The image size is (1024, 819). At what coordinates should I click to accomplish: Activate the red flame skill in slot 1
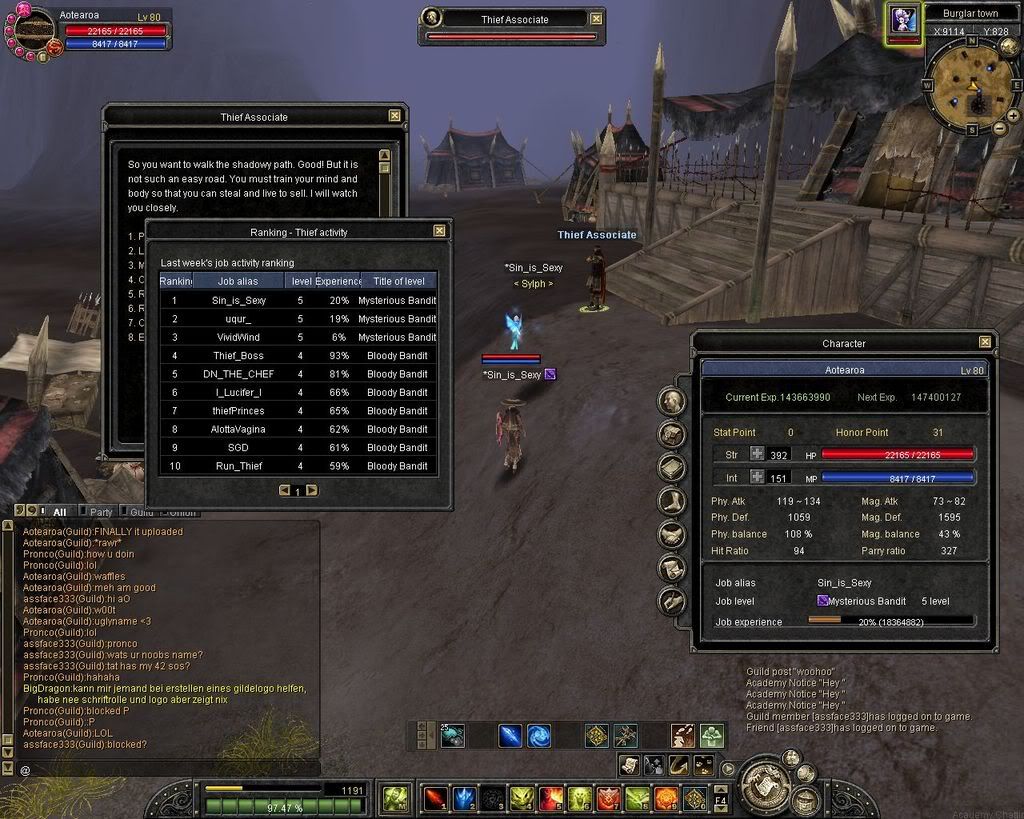pos(436,797)
